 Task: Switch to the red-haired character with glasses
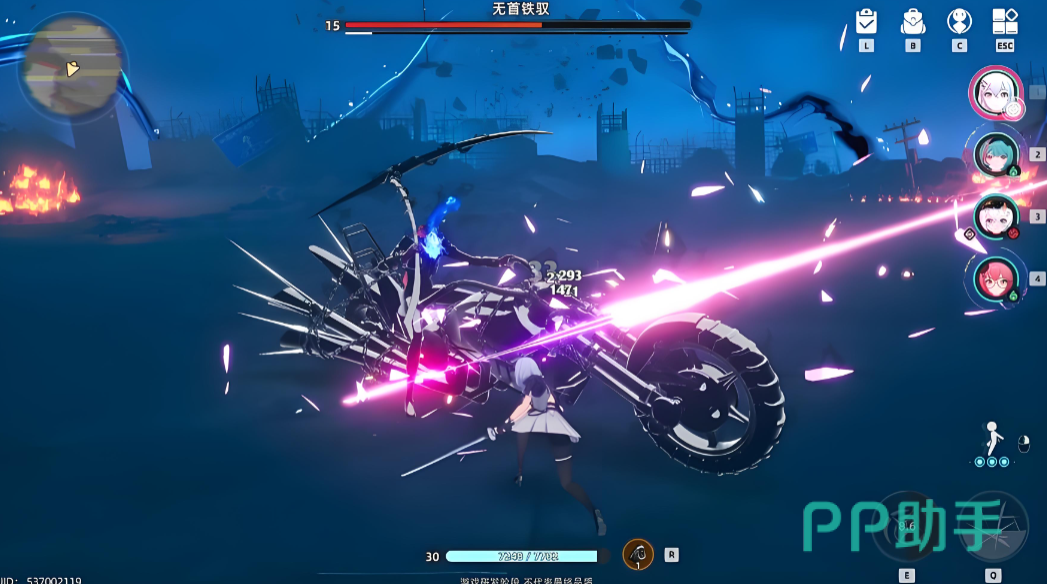[996, 278]
